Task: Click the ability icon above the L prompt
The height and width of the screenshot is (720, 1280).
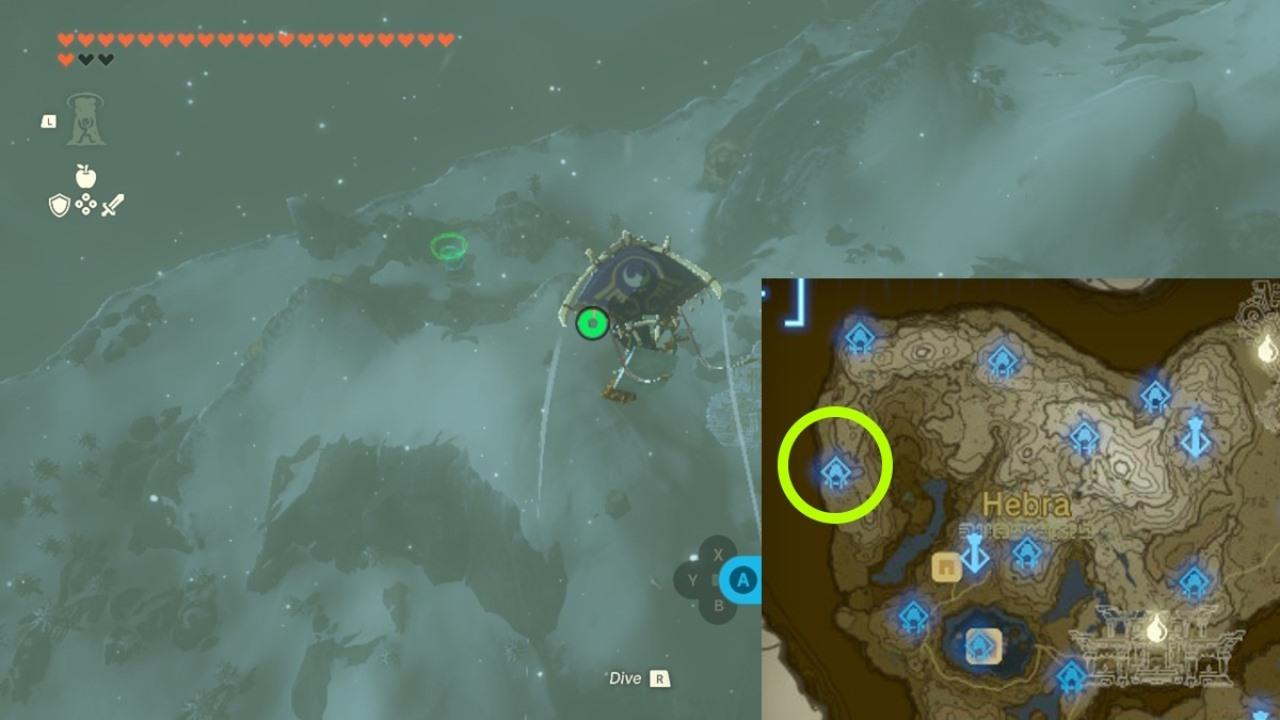Action: 86,118
